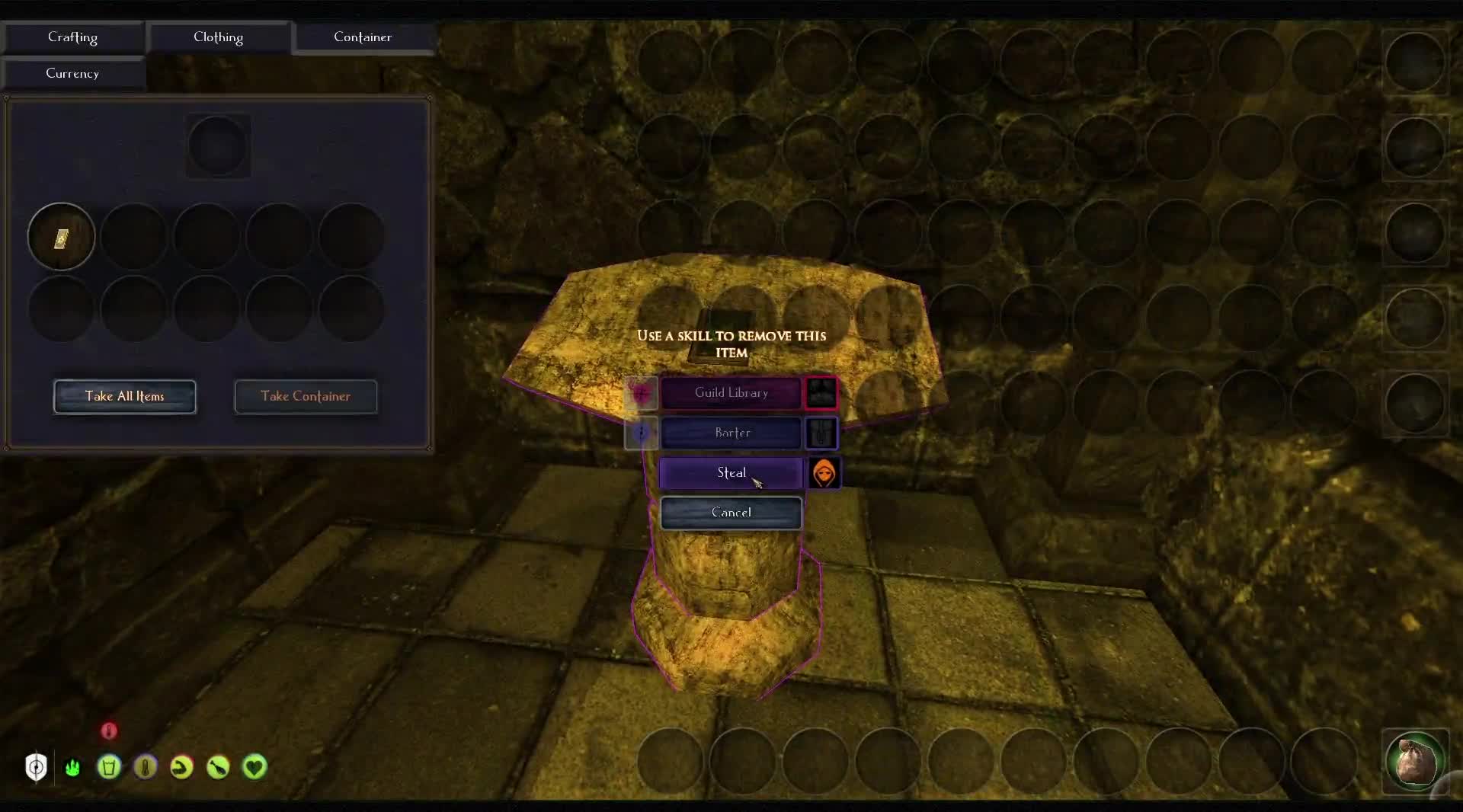Viewport: 1463px width, 812px height.
Task: Click the red temperature warning icon
Action: 109,730
